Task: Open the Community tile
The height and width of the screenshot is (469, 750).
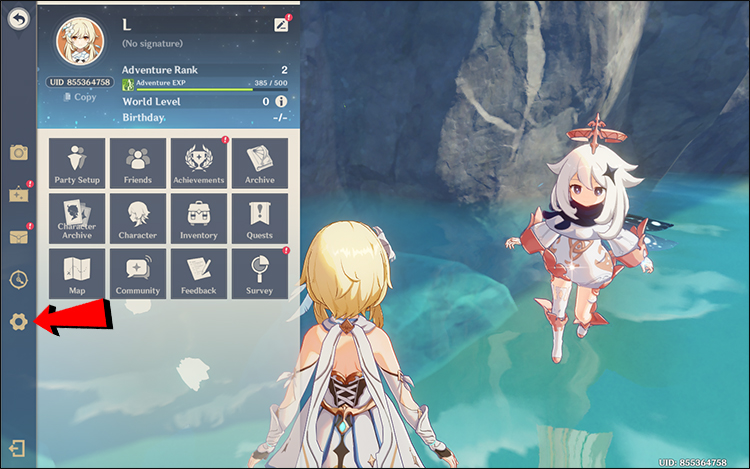Action: point(138,274)
